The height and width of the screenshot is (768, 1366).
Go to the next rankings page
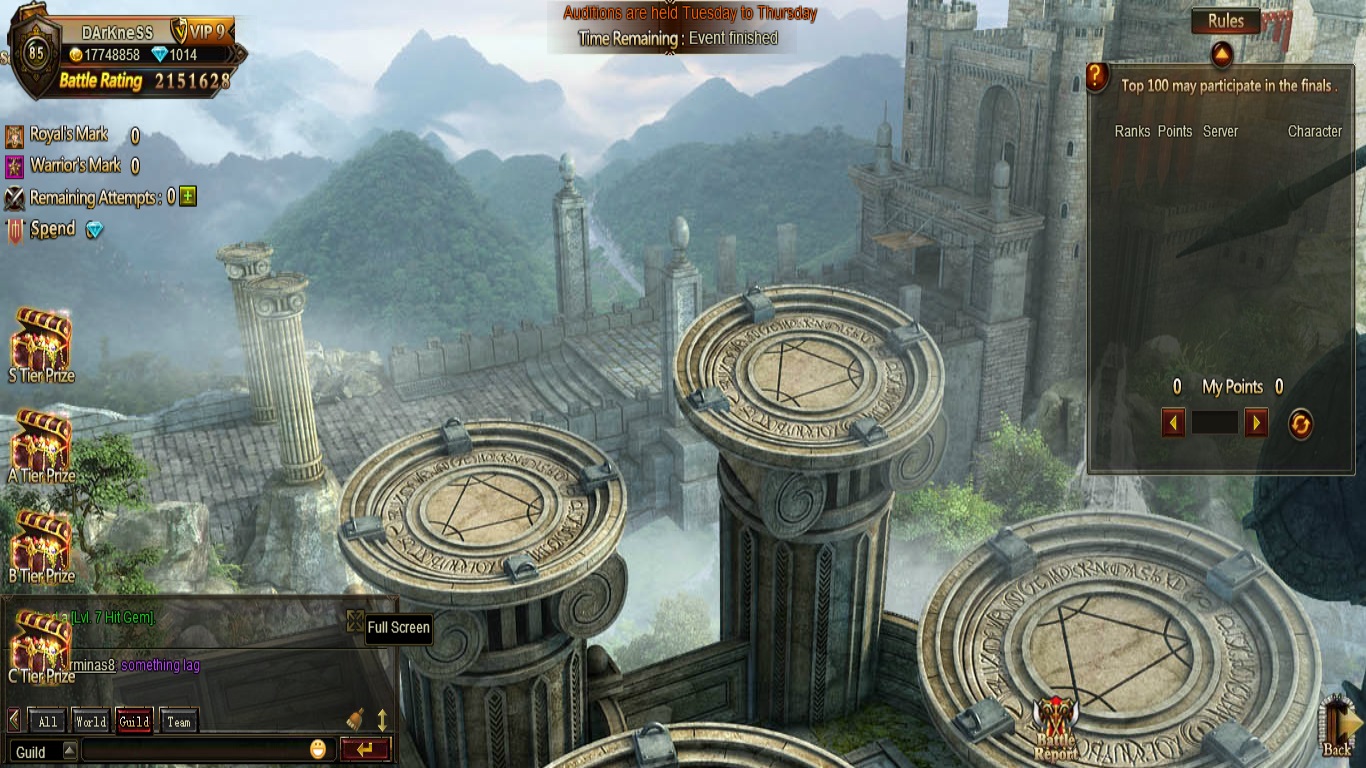pyautogui.click(x=1256, y=423)
